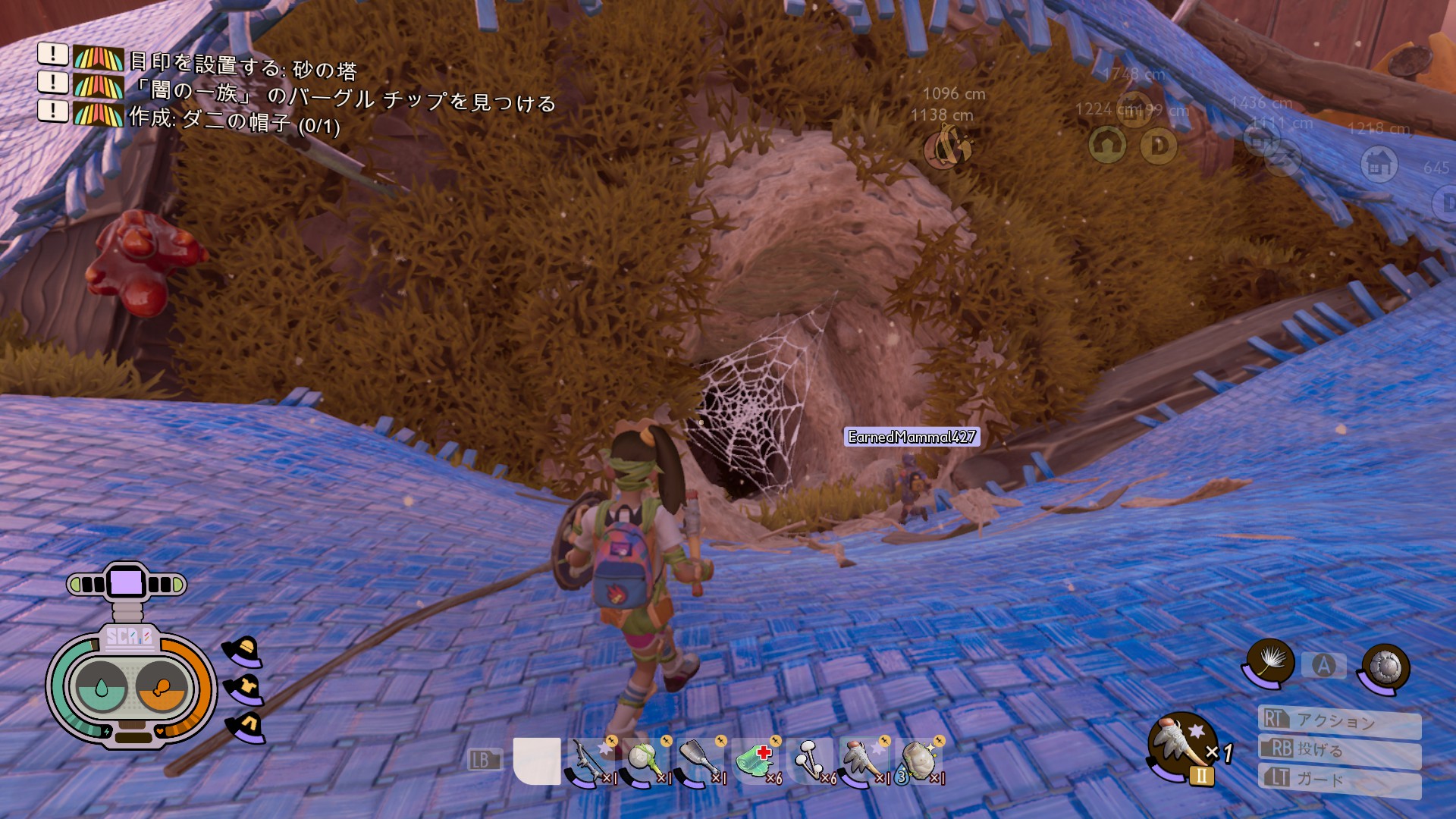Click the equipped tier II club icon
1456x819 pixels.
[1181, 746]
